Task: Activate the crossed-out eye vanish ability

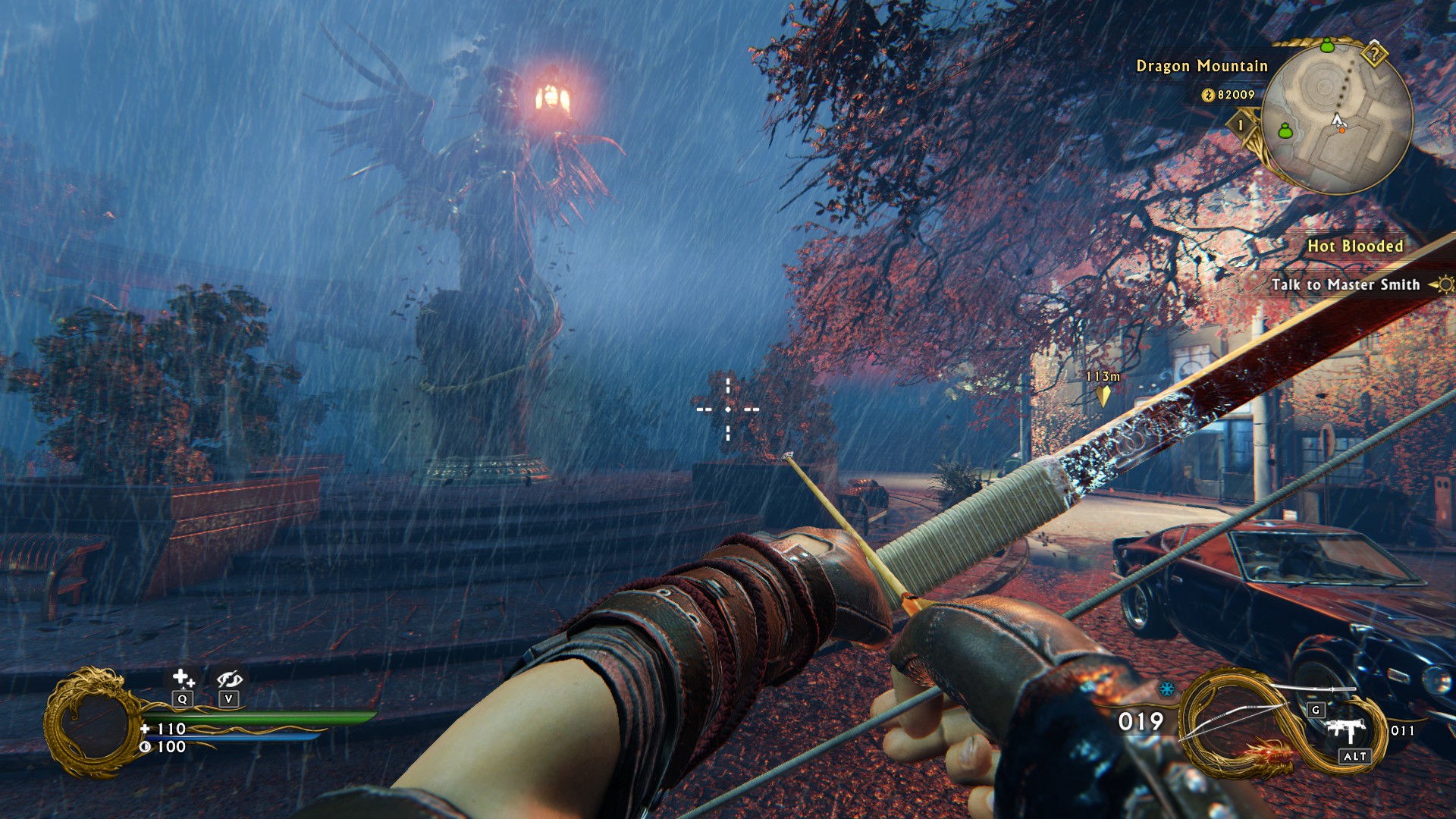Action: [228, 678]
